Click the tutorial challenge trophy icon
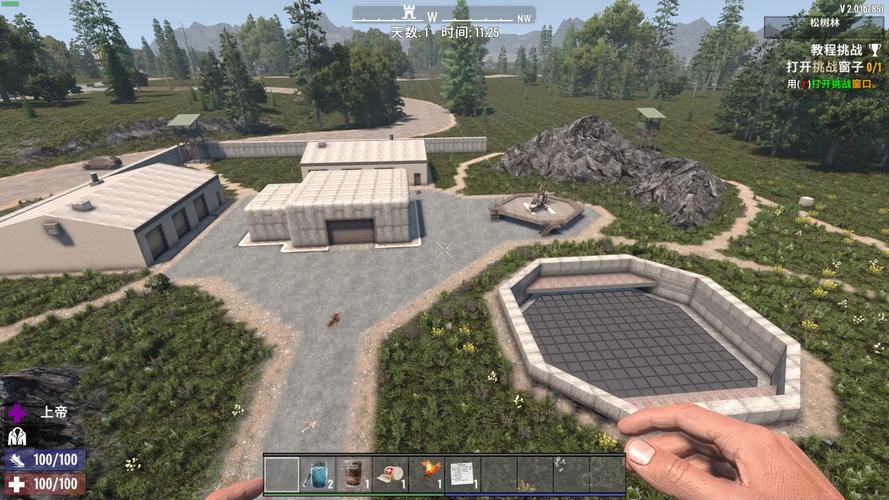 click(877, 48)
